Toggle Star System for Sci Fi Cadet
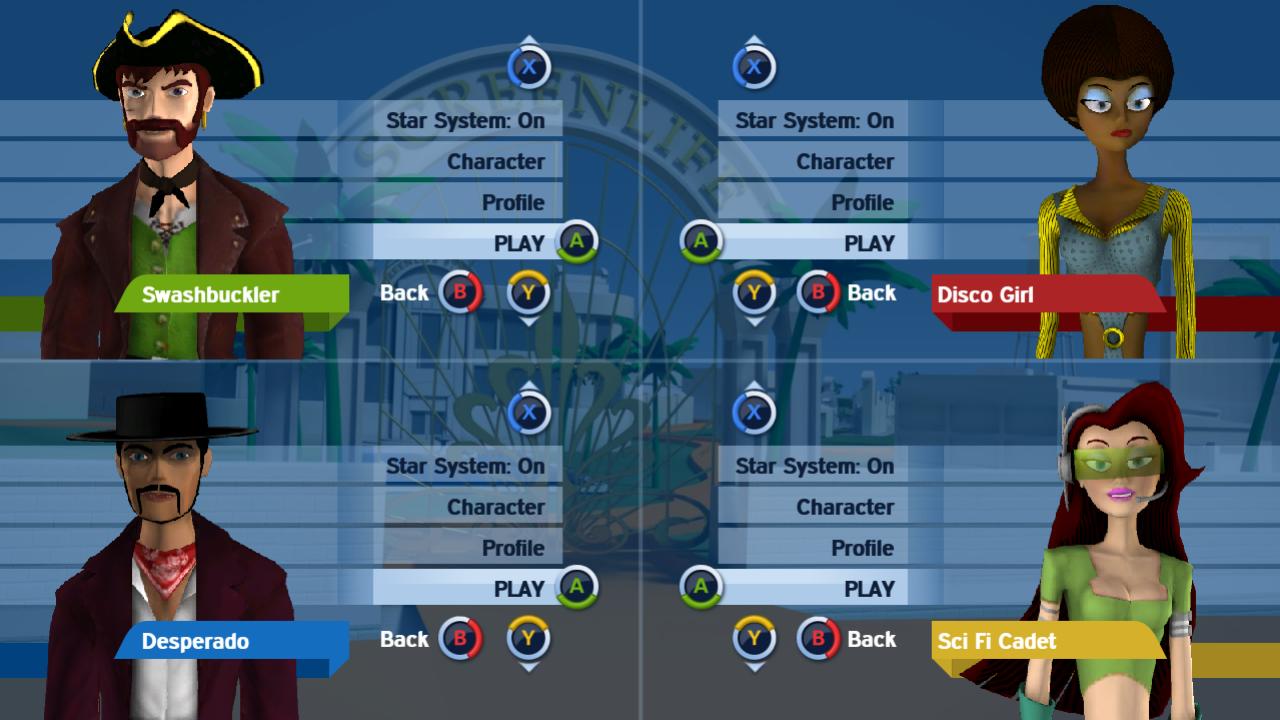 pyautogui.click(x=814, y=466)
